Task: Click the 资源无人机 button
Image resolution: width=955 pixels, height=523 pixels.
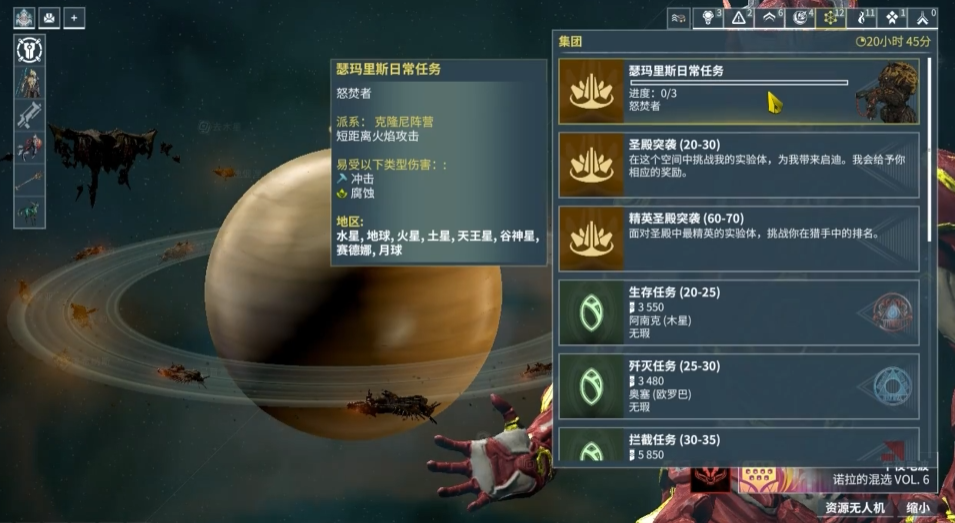Action: [854, 508]
